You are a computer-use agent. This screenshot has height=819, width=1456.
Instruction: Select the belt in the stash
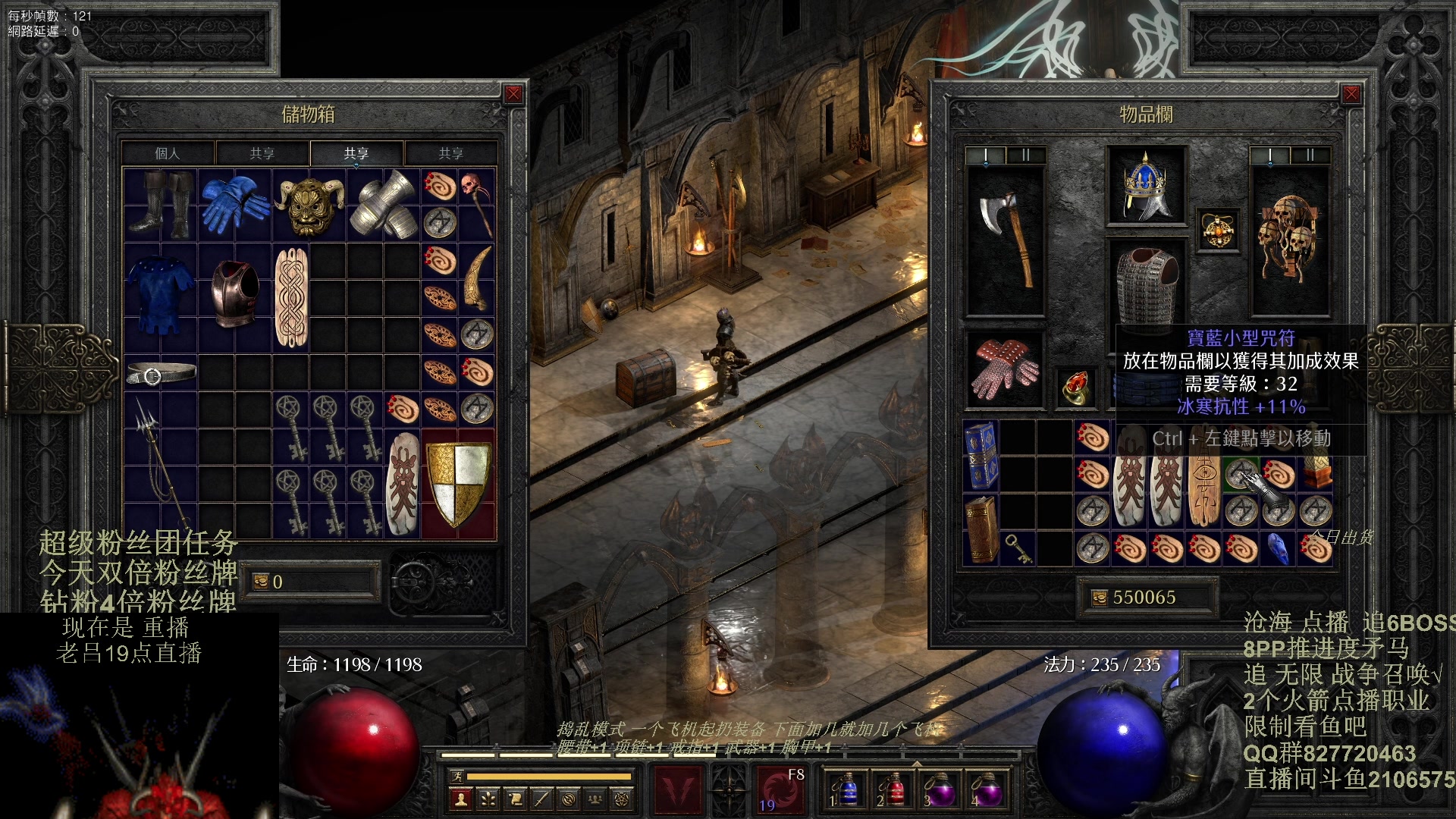tap(161, 373)
